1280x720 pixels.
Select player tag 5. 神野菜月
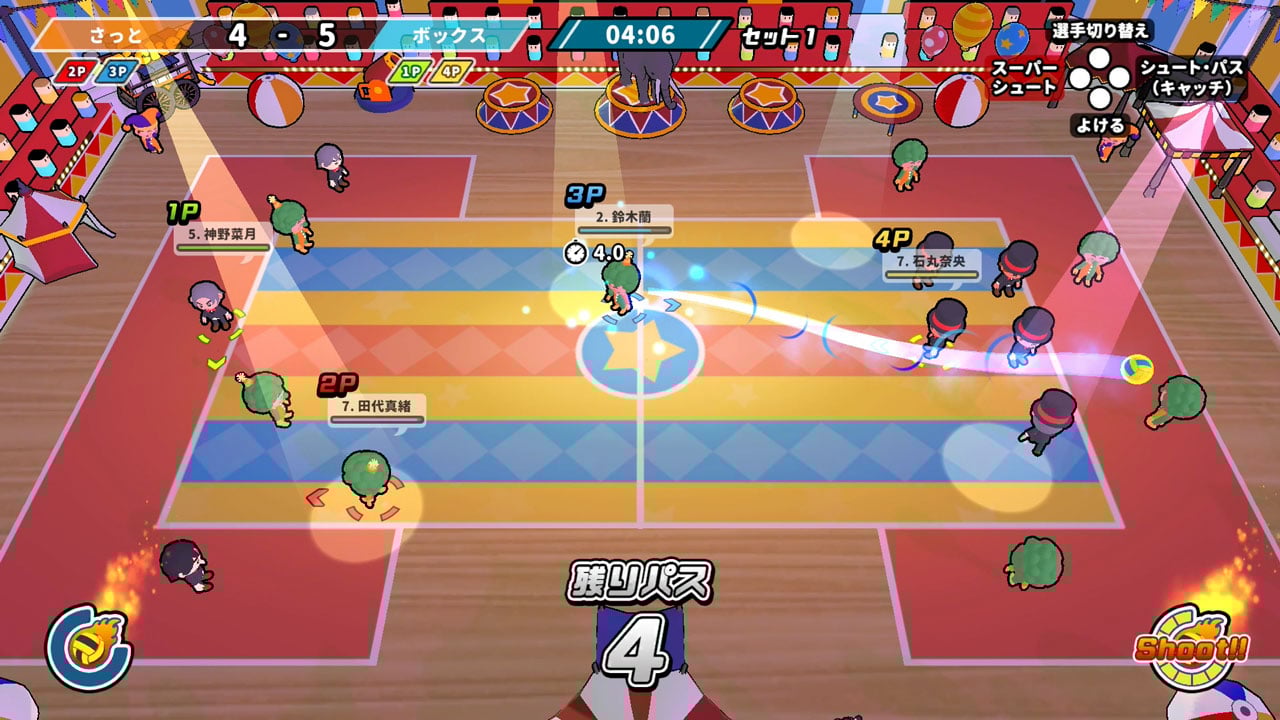pyautogui.click(x=223, y=237)
